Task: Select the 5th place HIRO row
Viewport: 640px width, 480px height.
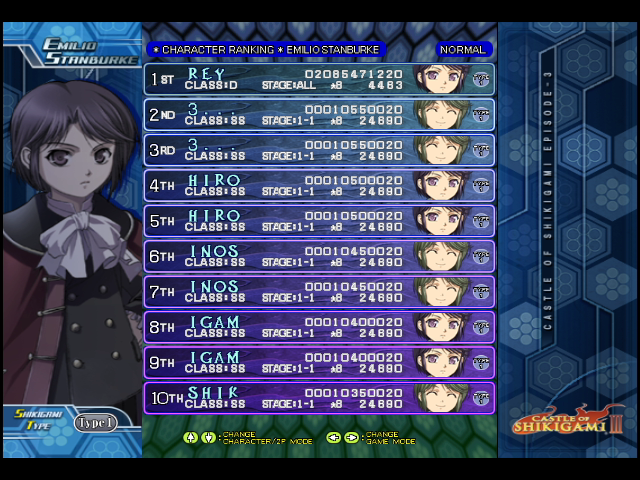Action: click(x=320, y=221)
